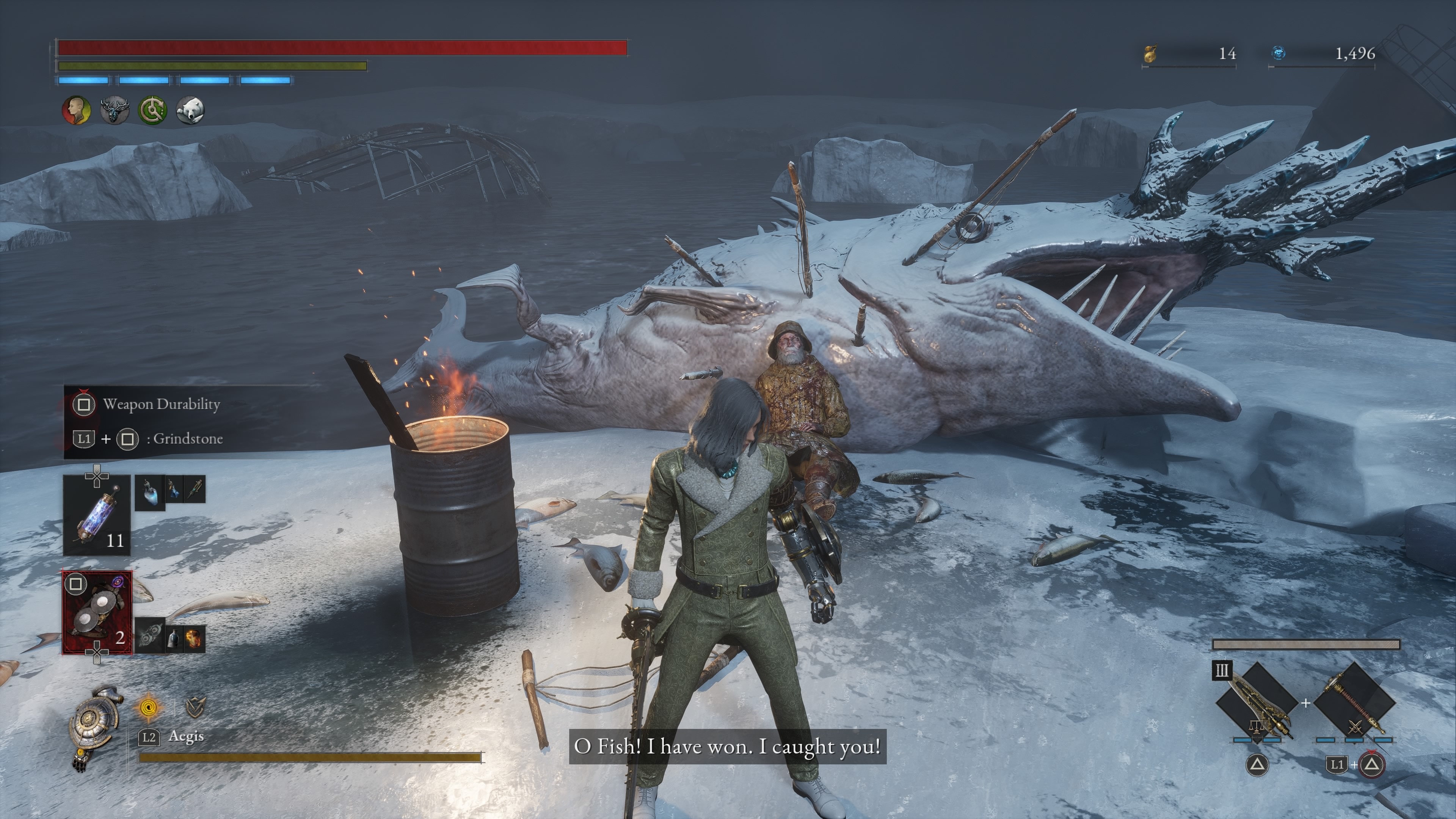
Task: Click the sleeping polar bear buff icon
Action: coord(190,110)
